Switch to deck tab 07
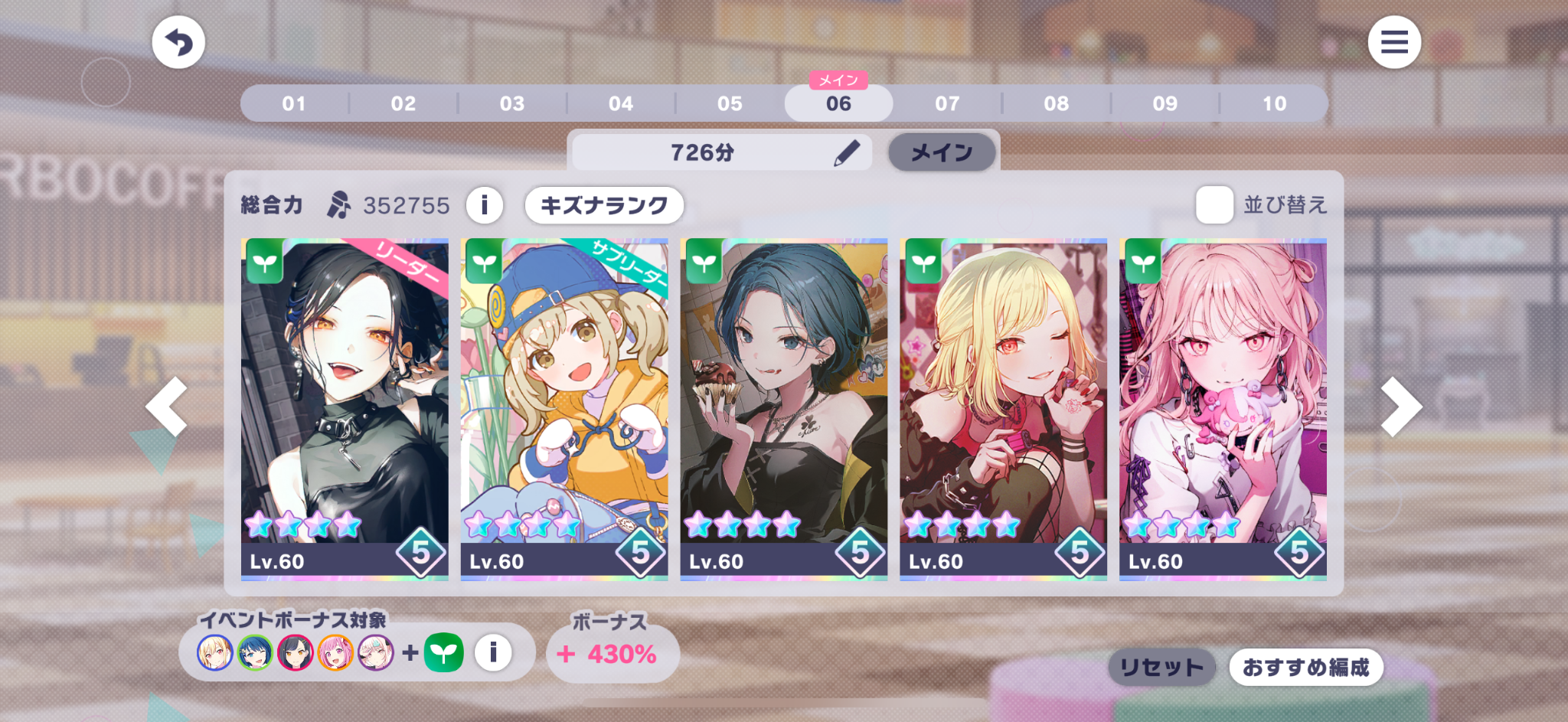This screenshot has width=1568, height=722. 947,103
